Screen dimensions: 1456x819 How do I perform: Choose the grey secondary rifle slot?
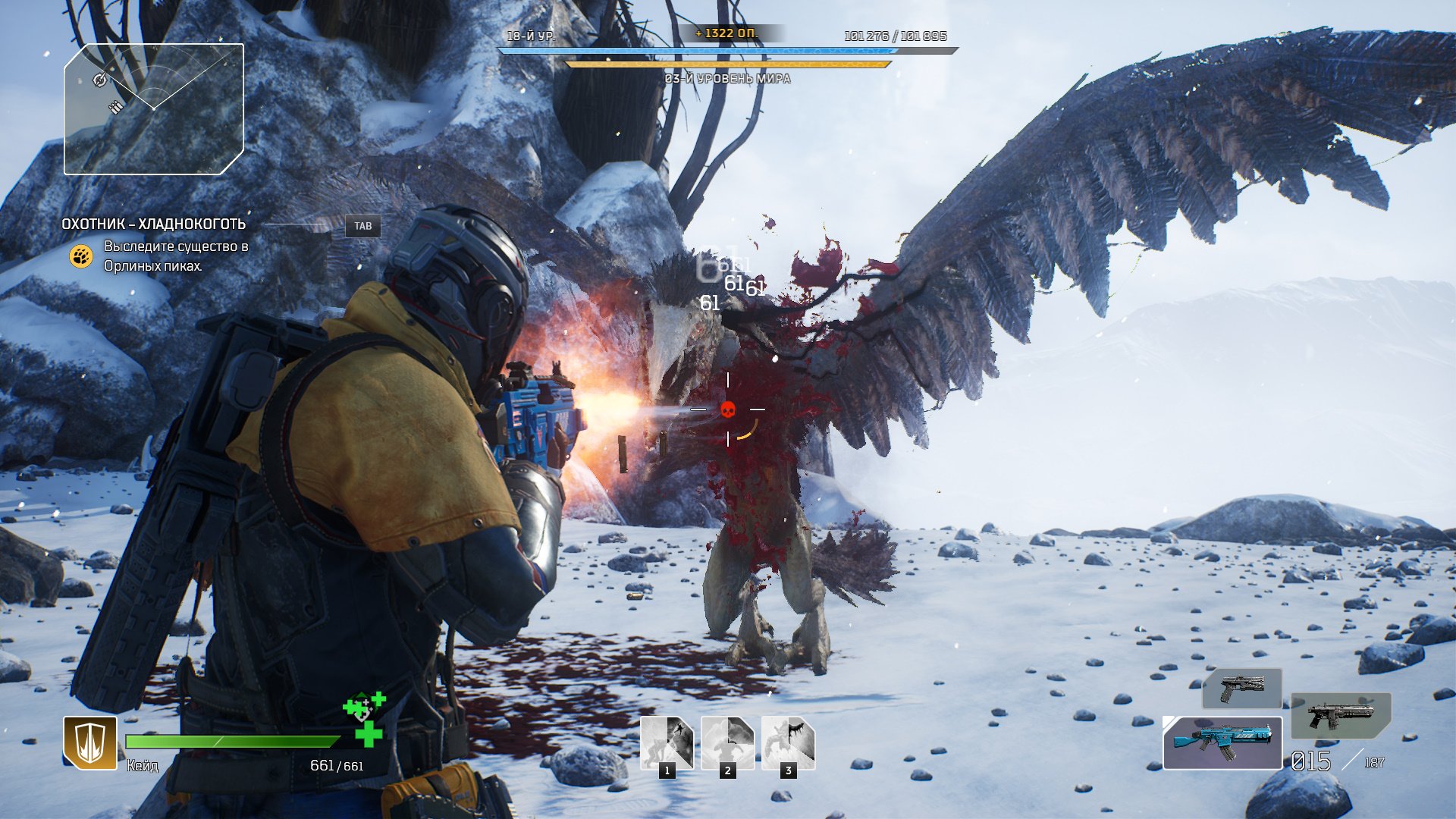tap(1341, 715)
